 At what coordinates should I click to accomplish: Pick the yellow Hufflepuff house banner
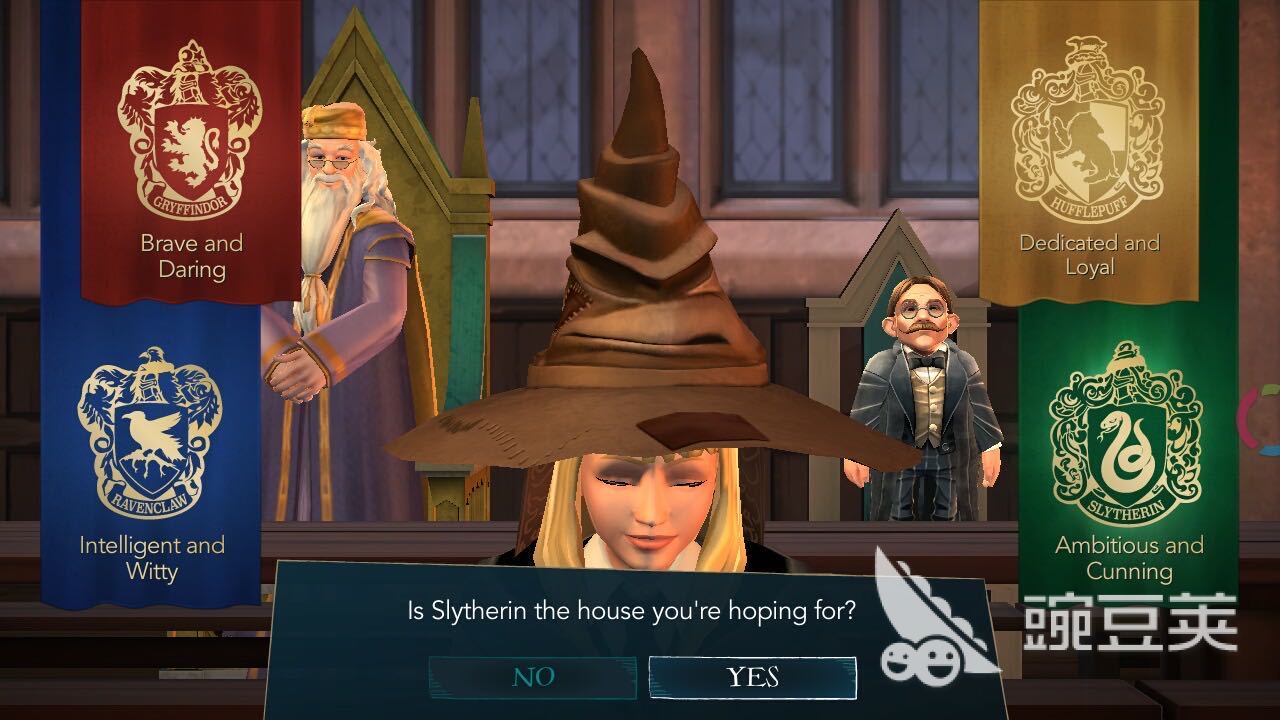[x=1088, y=150]
